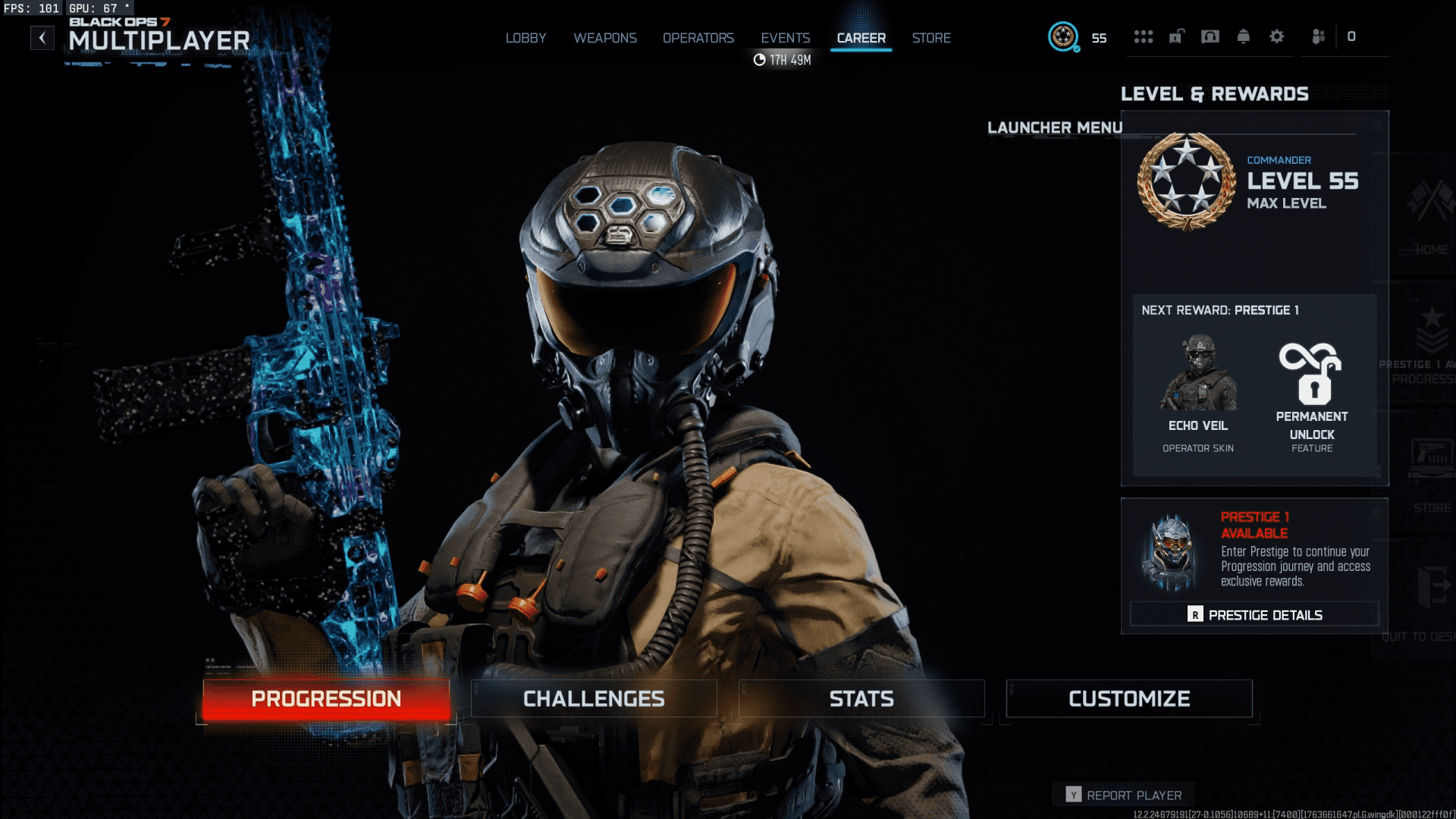Screen dimensions: 1456x819
Task: Open the notifications bell
Action: click(x=1244, y=36)
